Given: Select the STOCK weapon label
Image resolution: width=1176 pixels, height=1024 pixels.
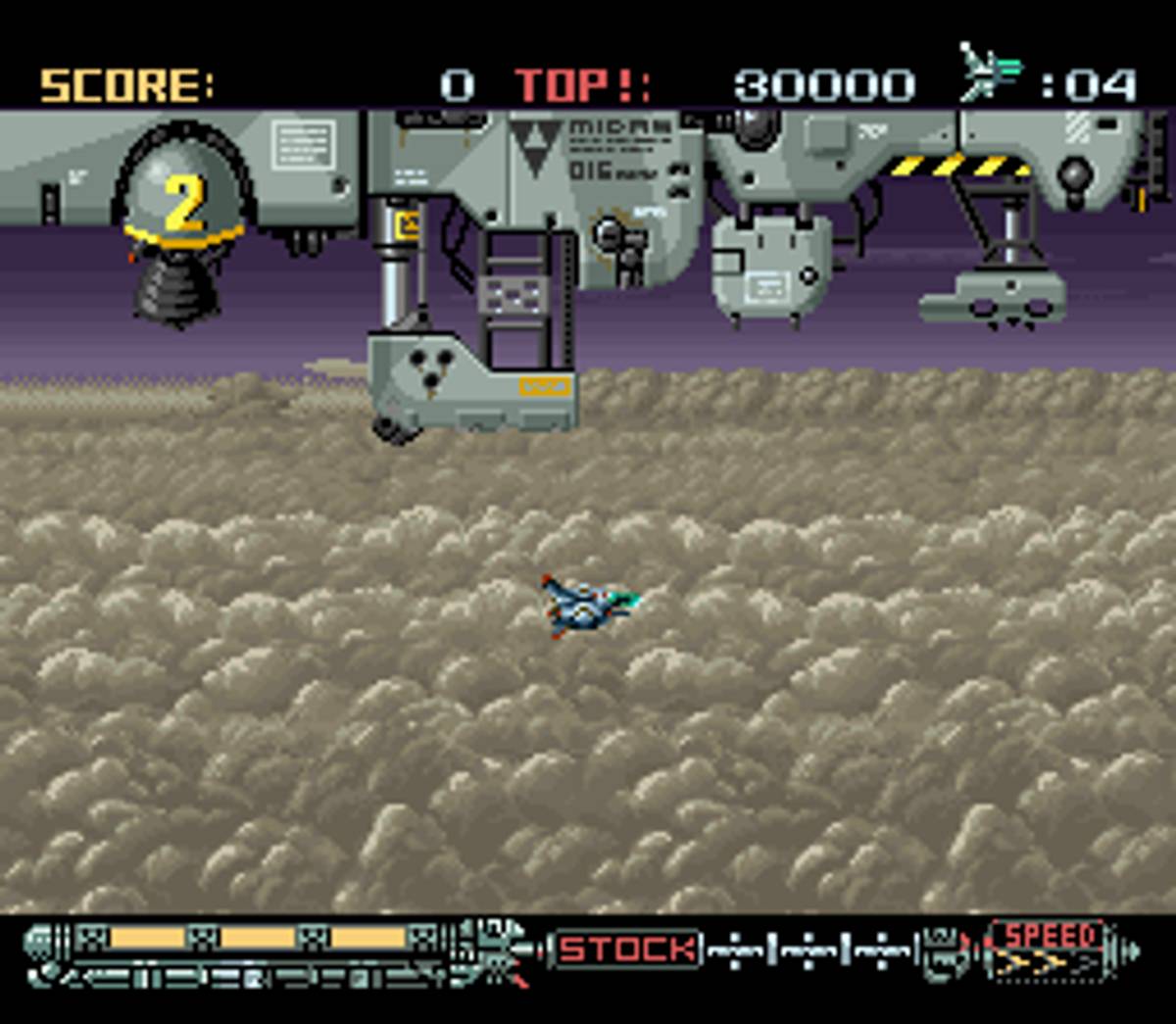Looking at the screenshot, I should pos(628,949).
